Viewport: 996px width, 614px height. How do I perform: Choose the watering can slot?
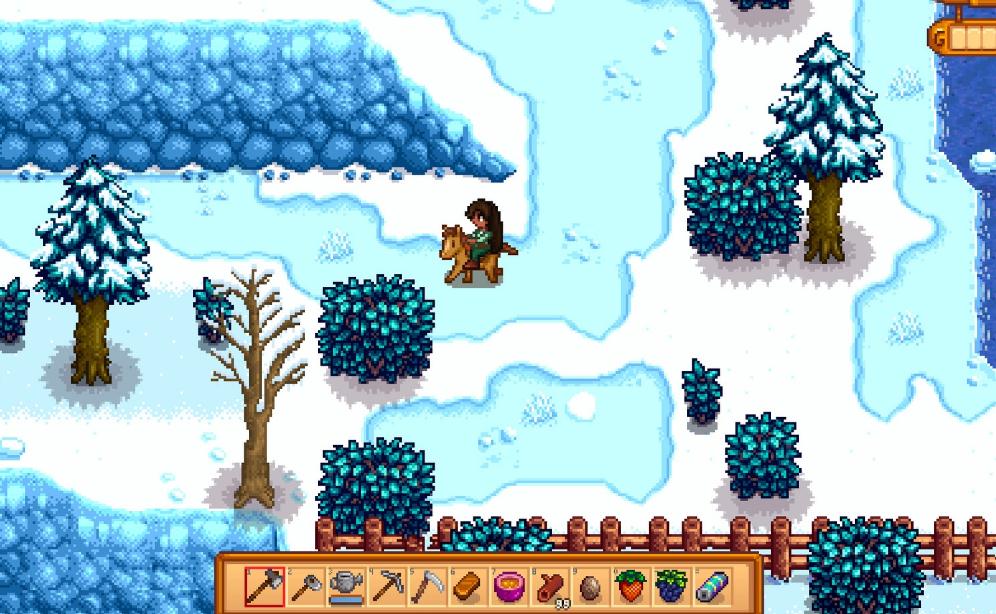pos(345,585)
